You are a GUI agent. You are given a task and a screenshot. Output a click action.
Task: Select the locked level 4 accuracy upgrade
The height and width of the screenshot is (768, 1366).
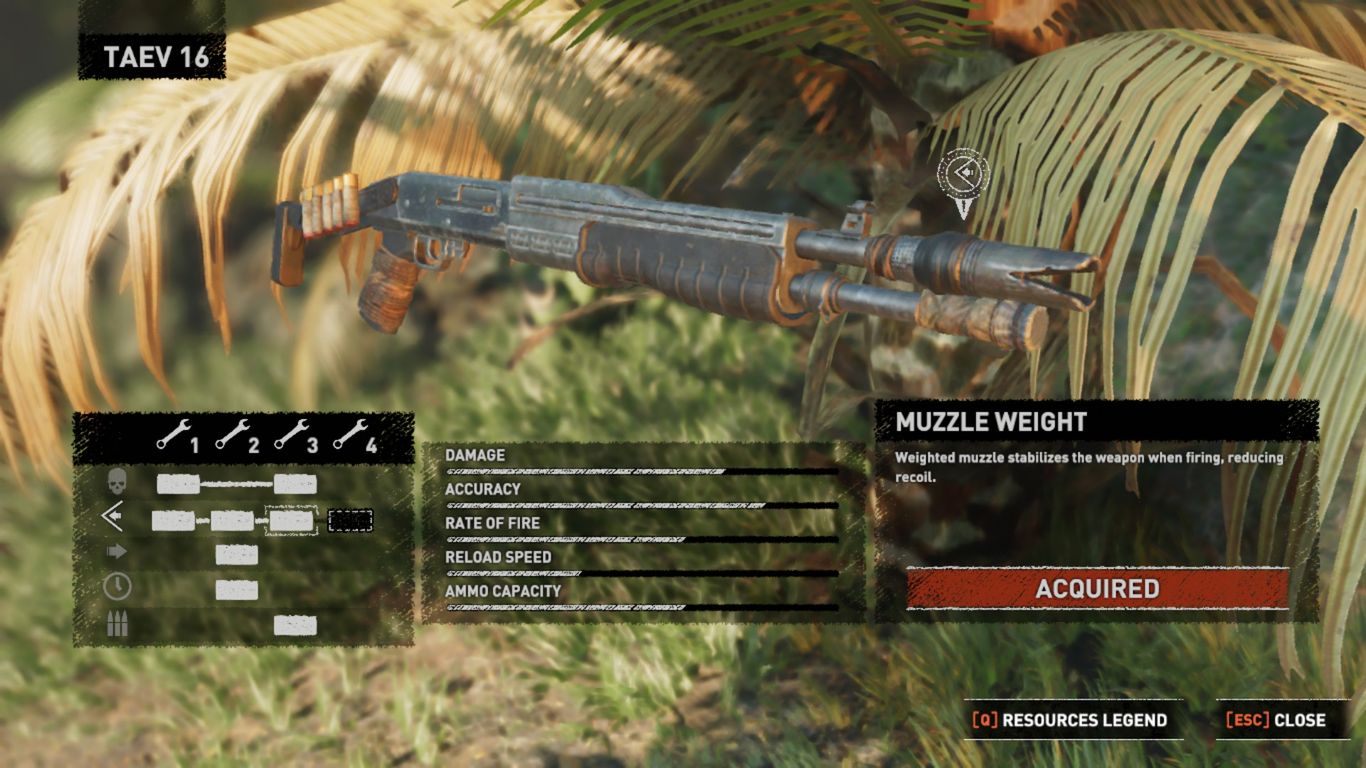[350, 520]
